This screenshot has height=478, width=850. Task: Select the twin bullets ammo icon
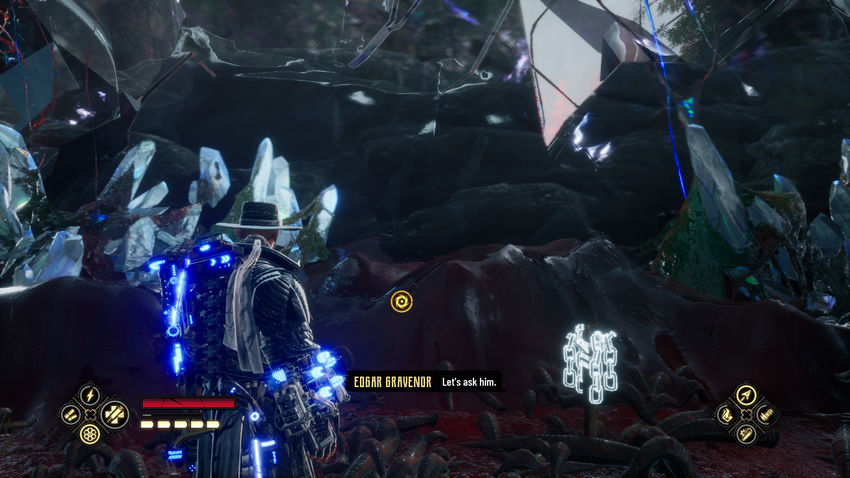pyautogui.click(x=69, y=414)
